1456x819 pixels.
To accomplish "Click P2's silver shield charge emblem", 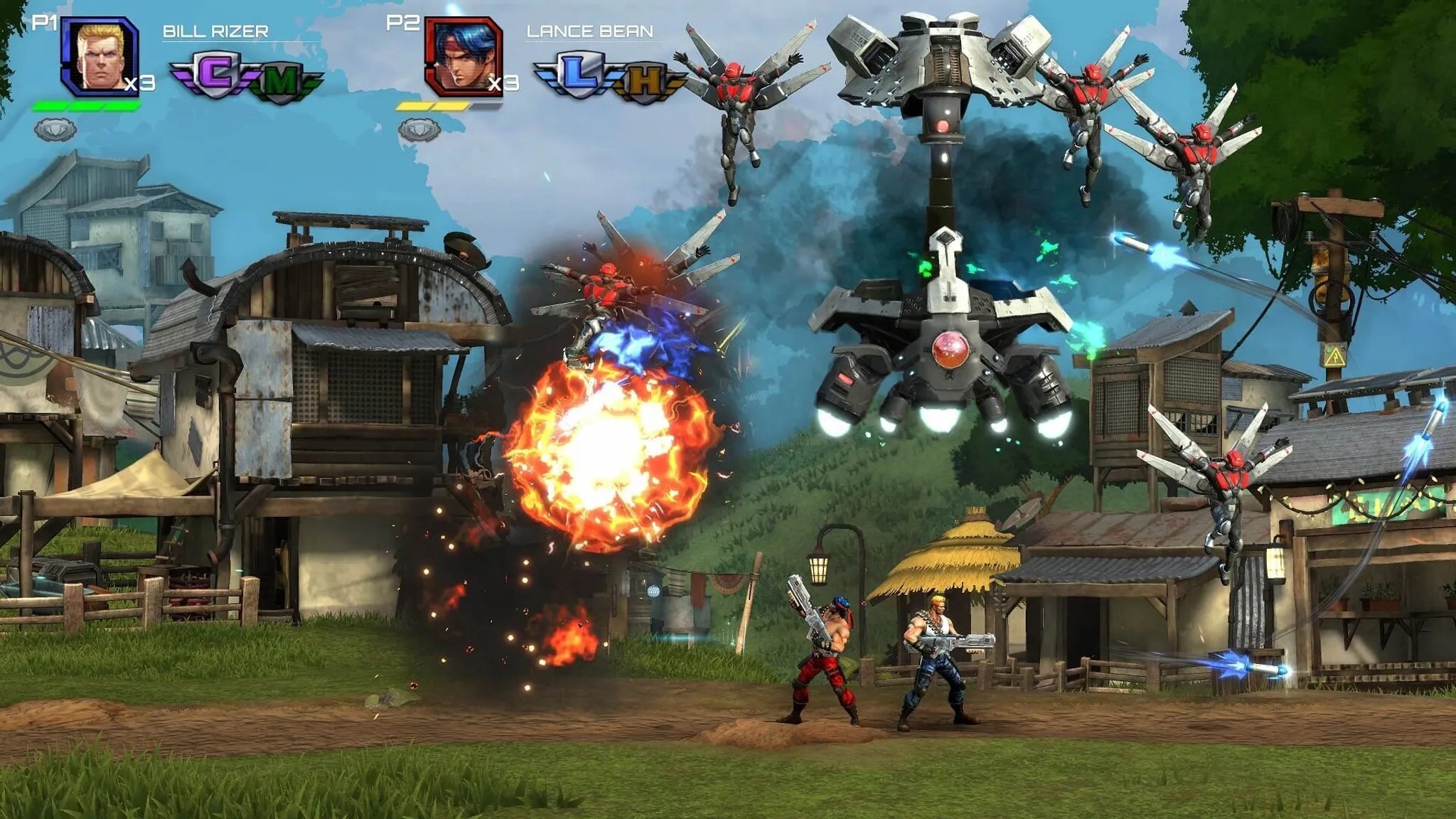I will tap(419, 130).
